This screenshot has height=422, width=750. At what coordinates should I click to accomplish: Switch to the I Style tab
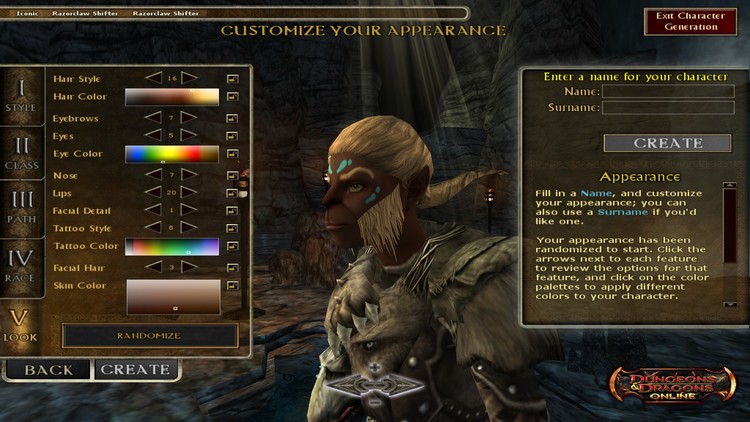coord(20,97)
